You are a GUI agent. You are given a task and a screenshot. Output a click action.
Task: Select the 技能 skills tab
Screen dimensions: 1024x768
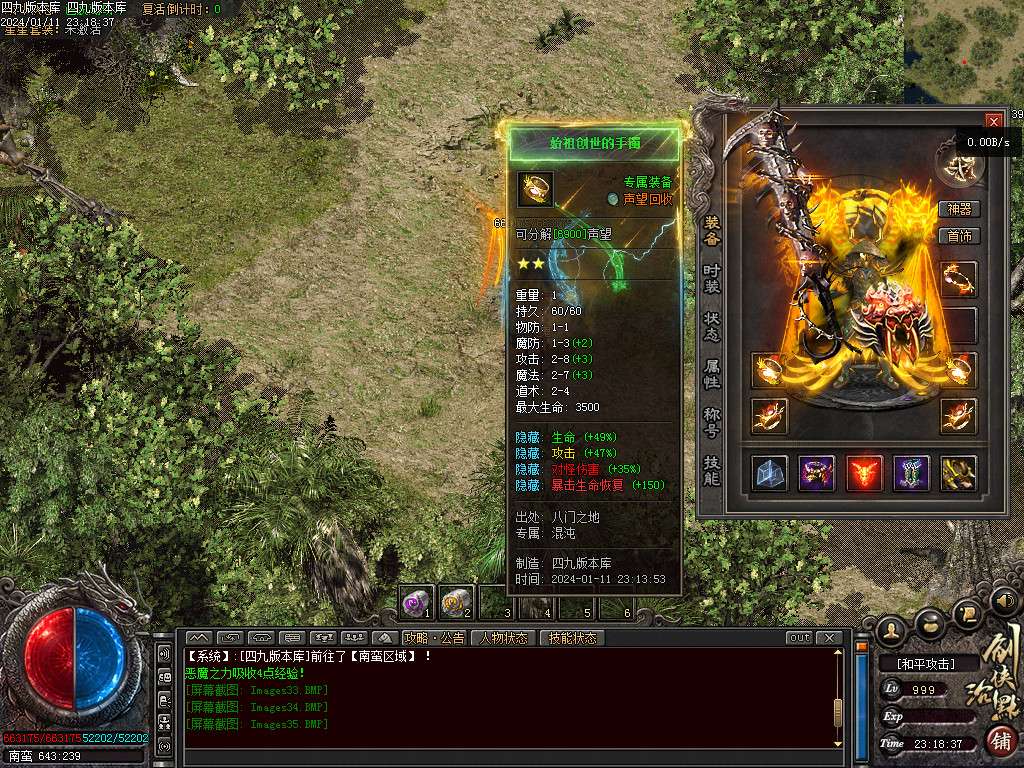(711, 470)
